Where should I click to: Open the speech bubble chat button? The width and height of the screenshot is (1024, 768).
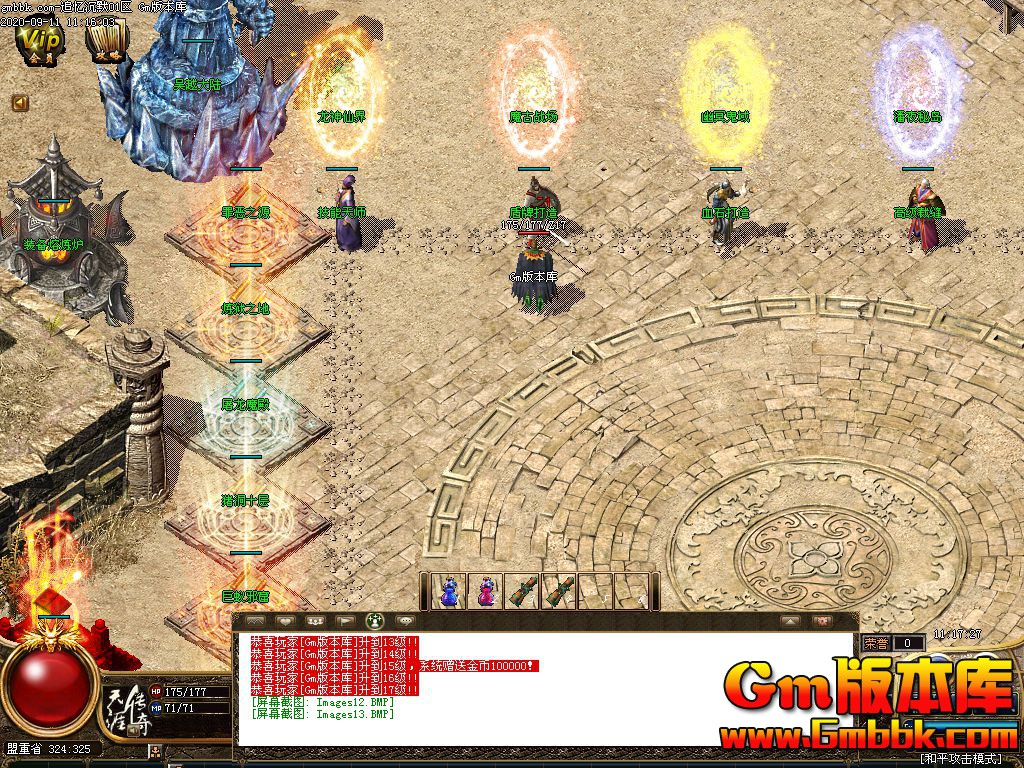click(405, 621)
